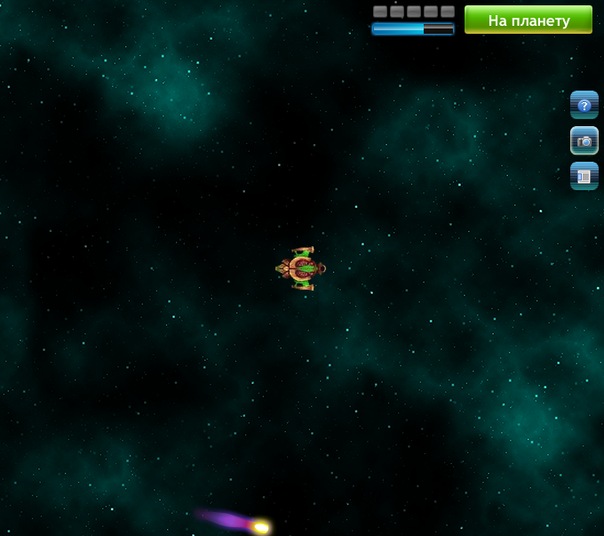604x536 pixels.
Task: Open help with the question mark icon
Action: point(584,105)
